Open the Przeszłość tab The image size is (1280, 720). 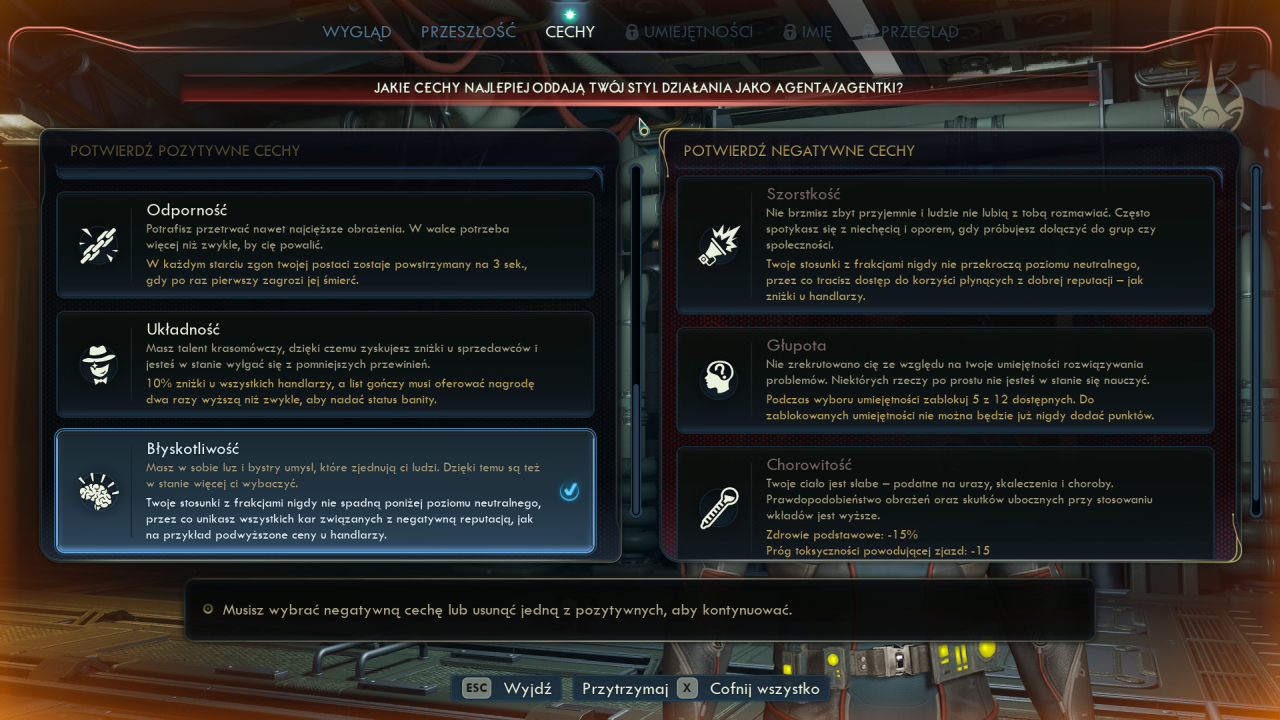[468, 32]
